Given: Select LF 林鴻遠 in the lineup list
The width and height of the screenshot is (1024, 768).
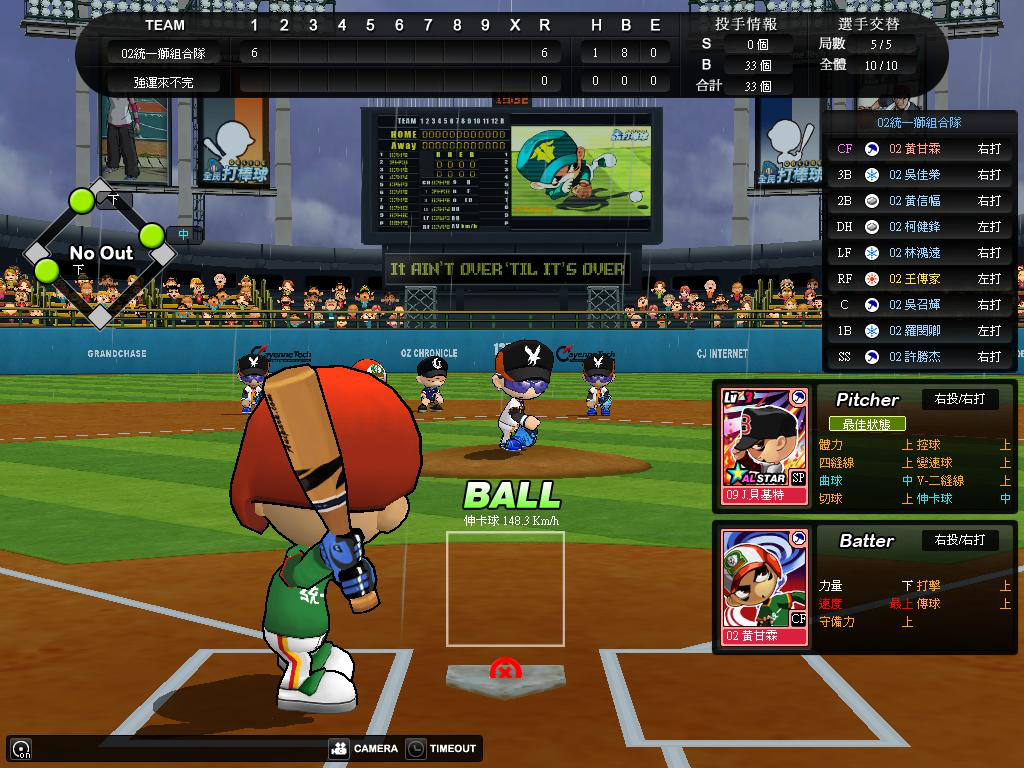Looking at the screenshot, I should pyautogui.click(x=918, y=253).
